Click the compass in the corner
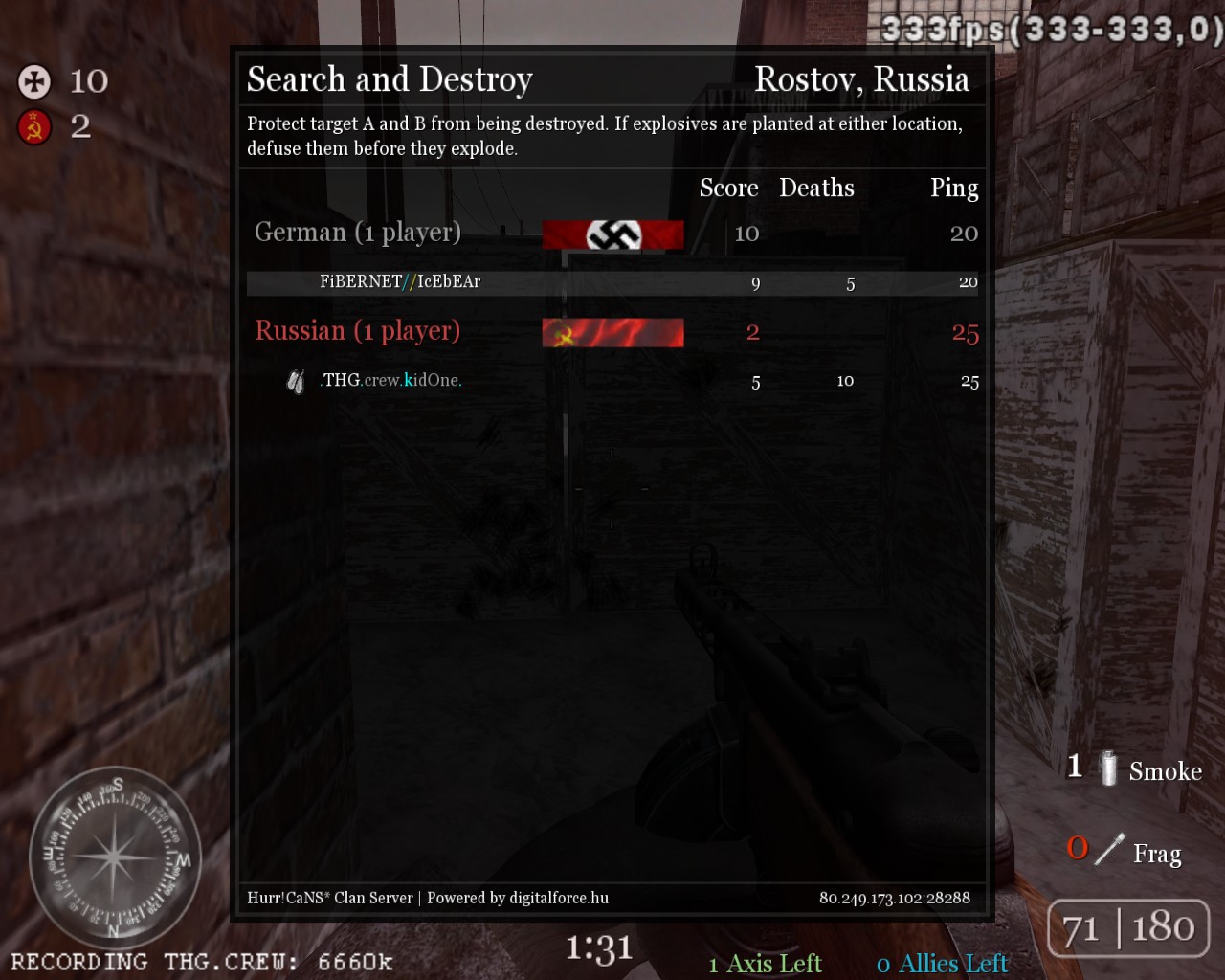This screenshot has width=1225, height=980. click(114, 855)
